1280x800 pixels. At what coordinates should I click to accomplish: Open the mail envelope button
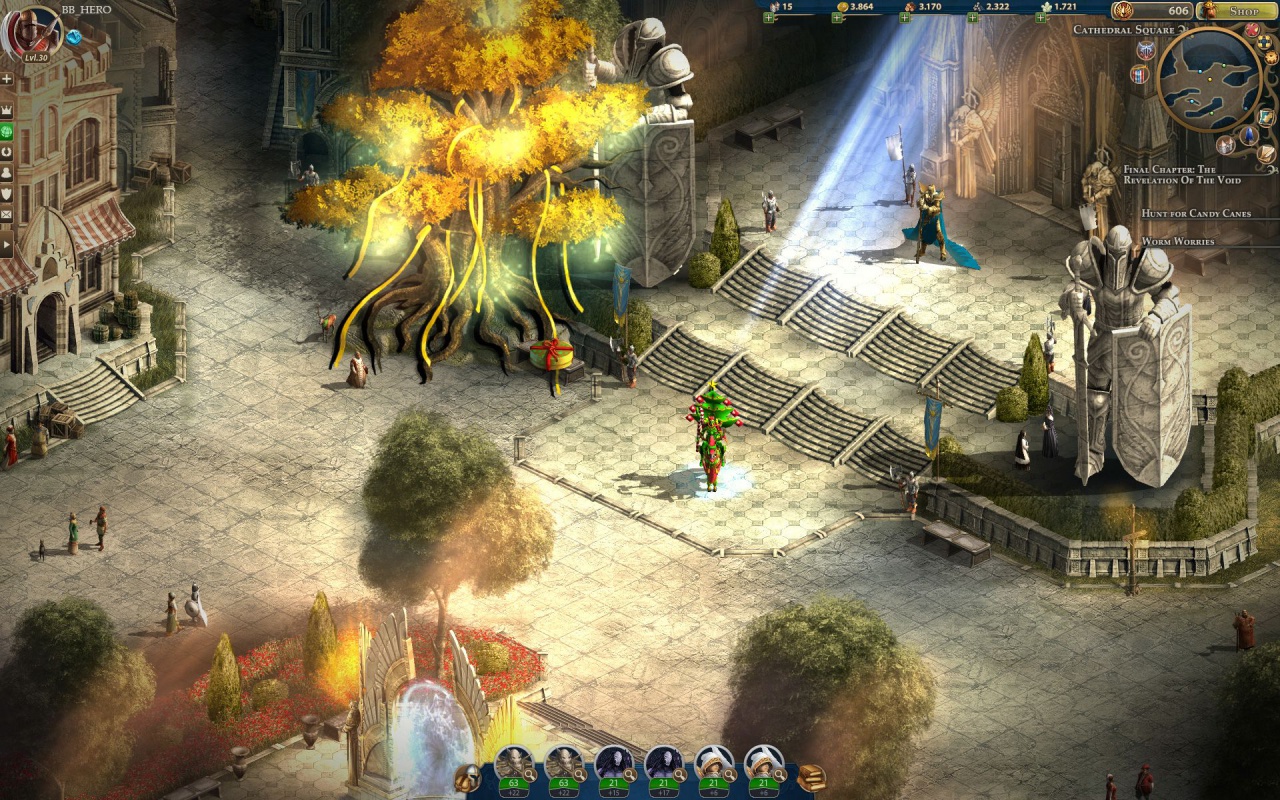click(x=6, y=214)
